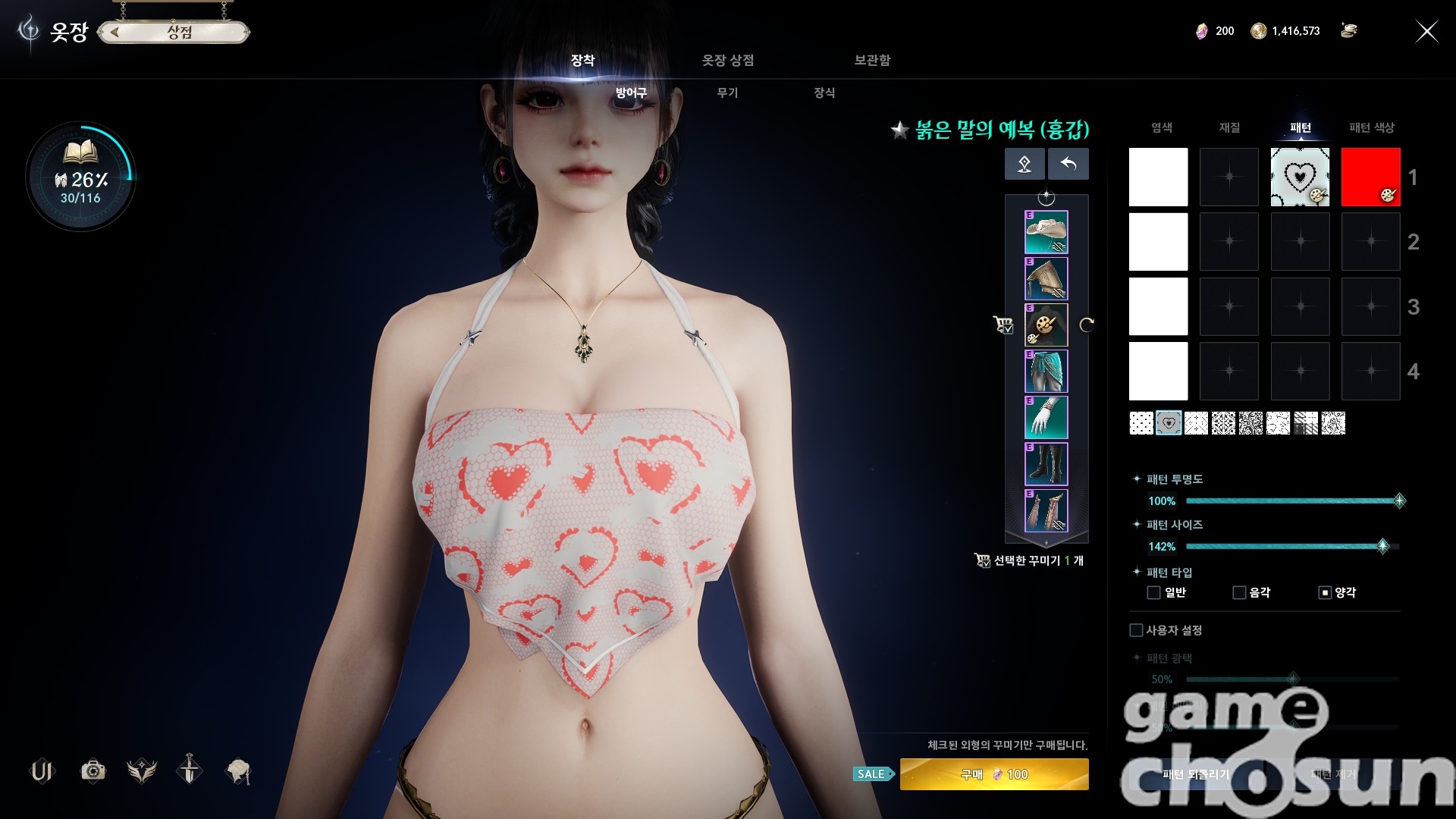This screenshot has height=819, width=1456.
Task: Switch to the 염색 dye tab
Action: pos(1161,127)
